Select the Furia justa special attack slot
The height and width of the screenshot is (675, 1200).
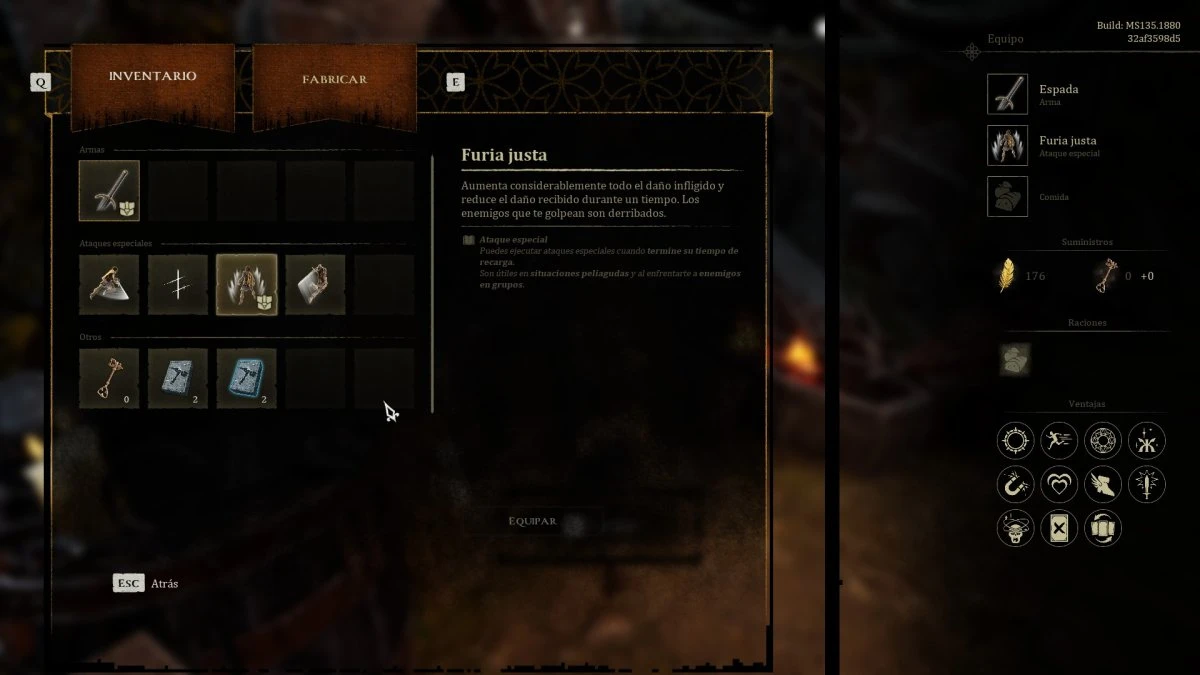(x=246, y=284)
